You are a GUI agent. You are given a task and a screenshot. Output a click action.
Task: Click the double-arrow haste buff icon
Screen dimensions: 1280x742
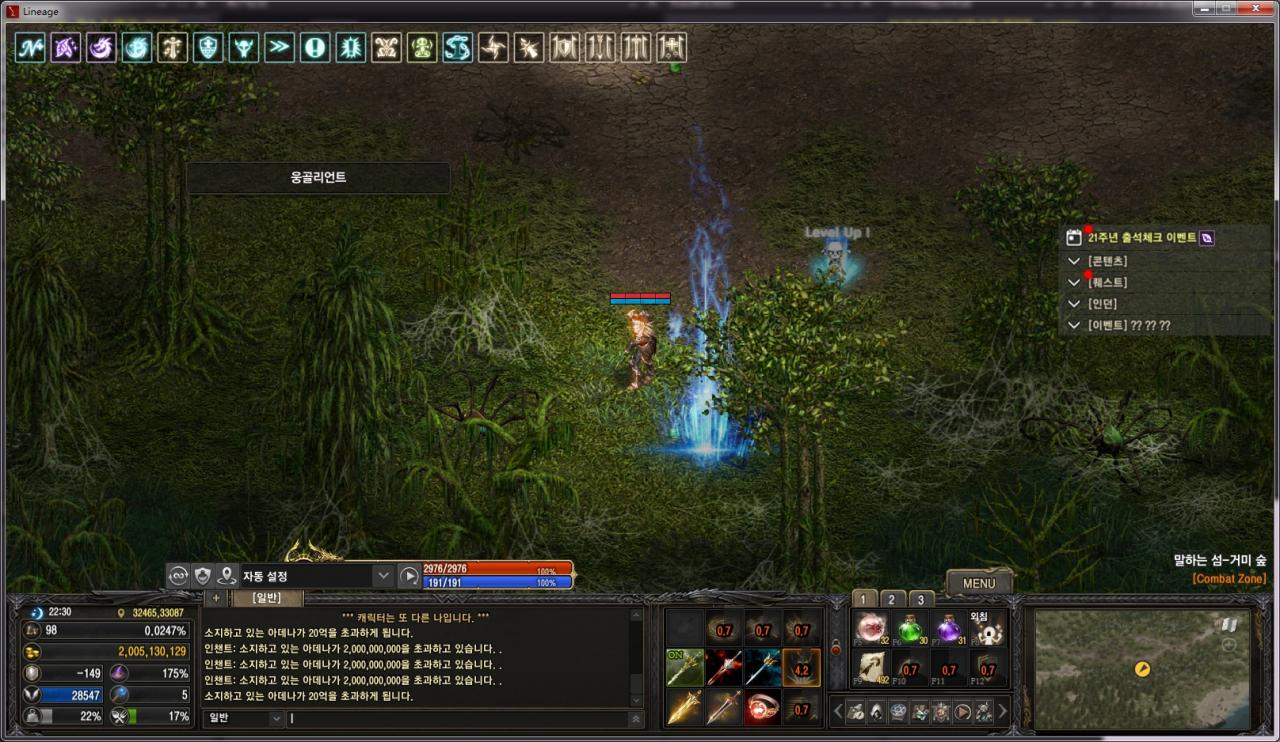pyautogui.click(x=279, y=47)
